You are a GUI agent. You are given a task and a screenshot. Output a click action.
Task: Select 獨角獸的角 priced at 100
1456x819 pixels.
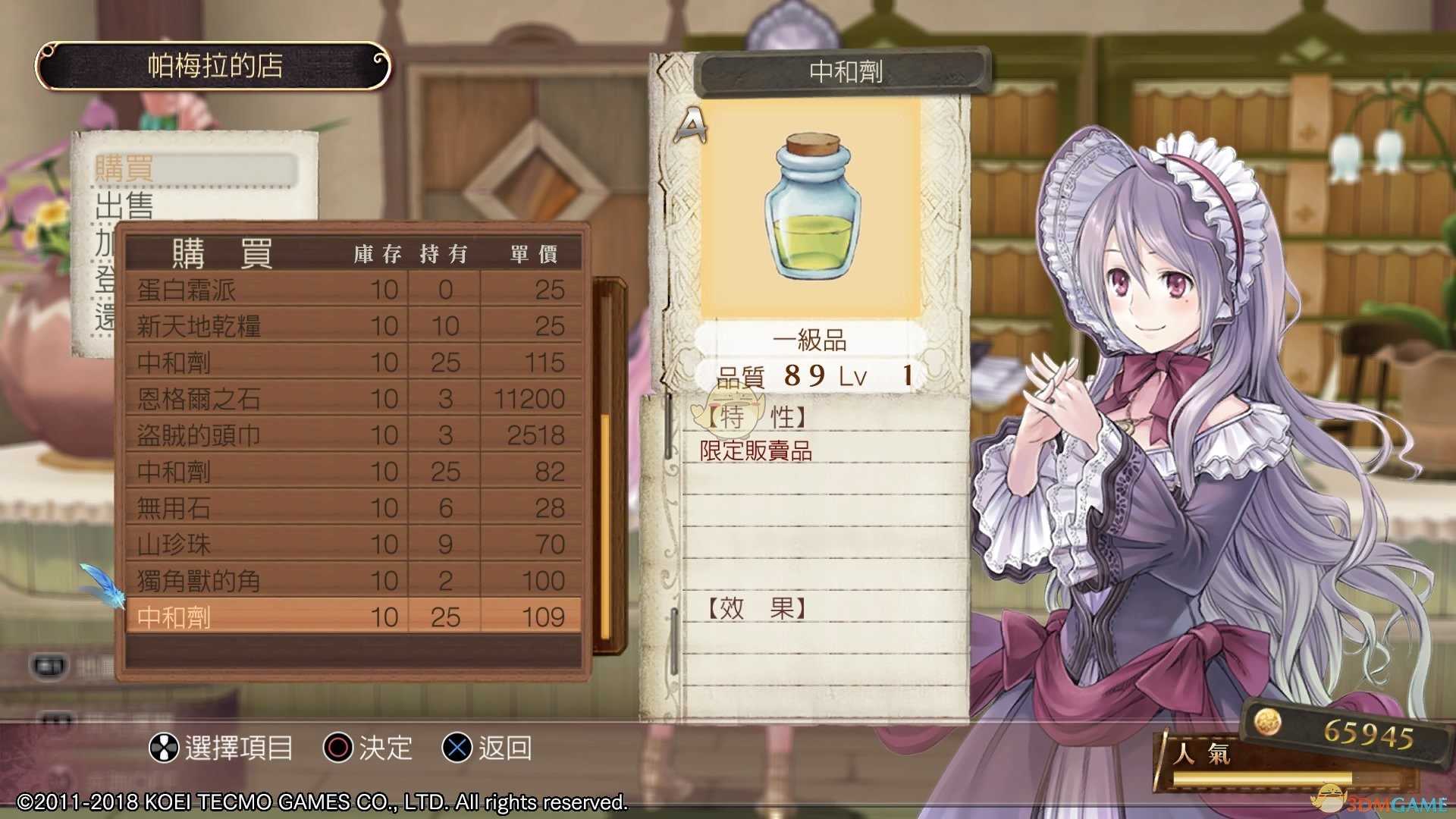[x=353, y=581]
